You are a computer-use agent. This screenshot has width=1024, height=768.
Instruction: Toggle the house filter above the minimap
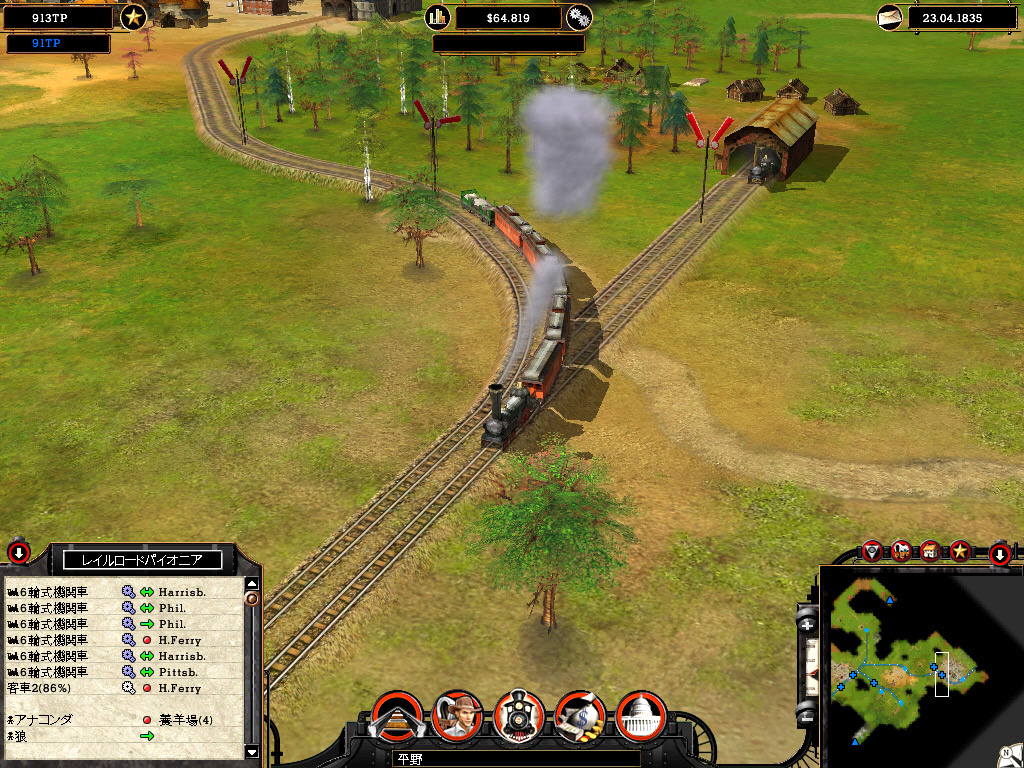click(x=931, y=550)
